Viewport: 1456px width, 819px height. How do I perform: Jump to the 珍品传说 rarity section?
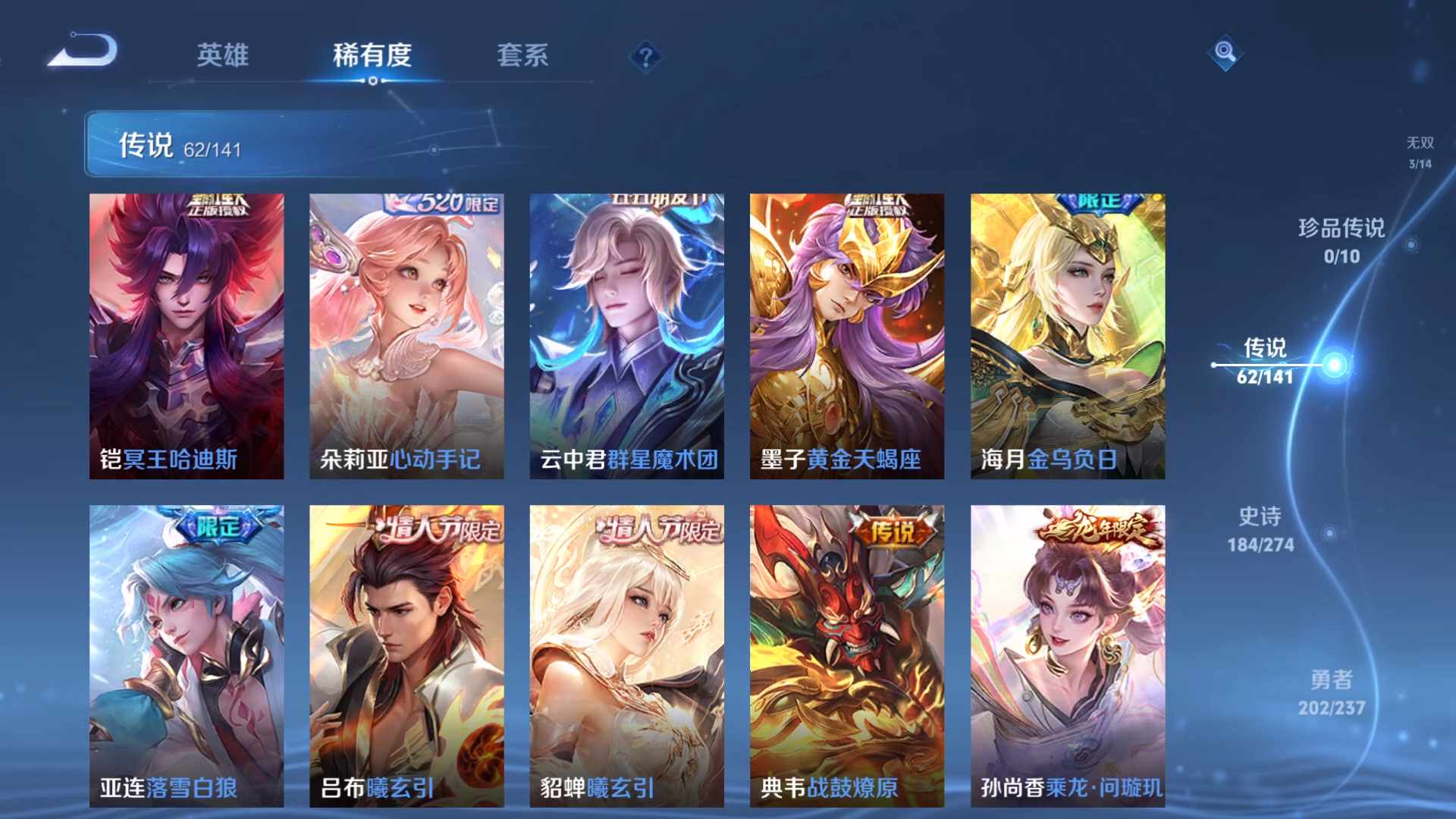pos(1341,240)
